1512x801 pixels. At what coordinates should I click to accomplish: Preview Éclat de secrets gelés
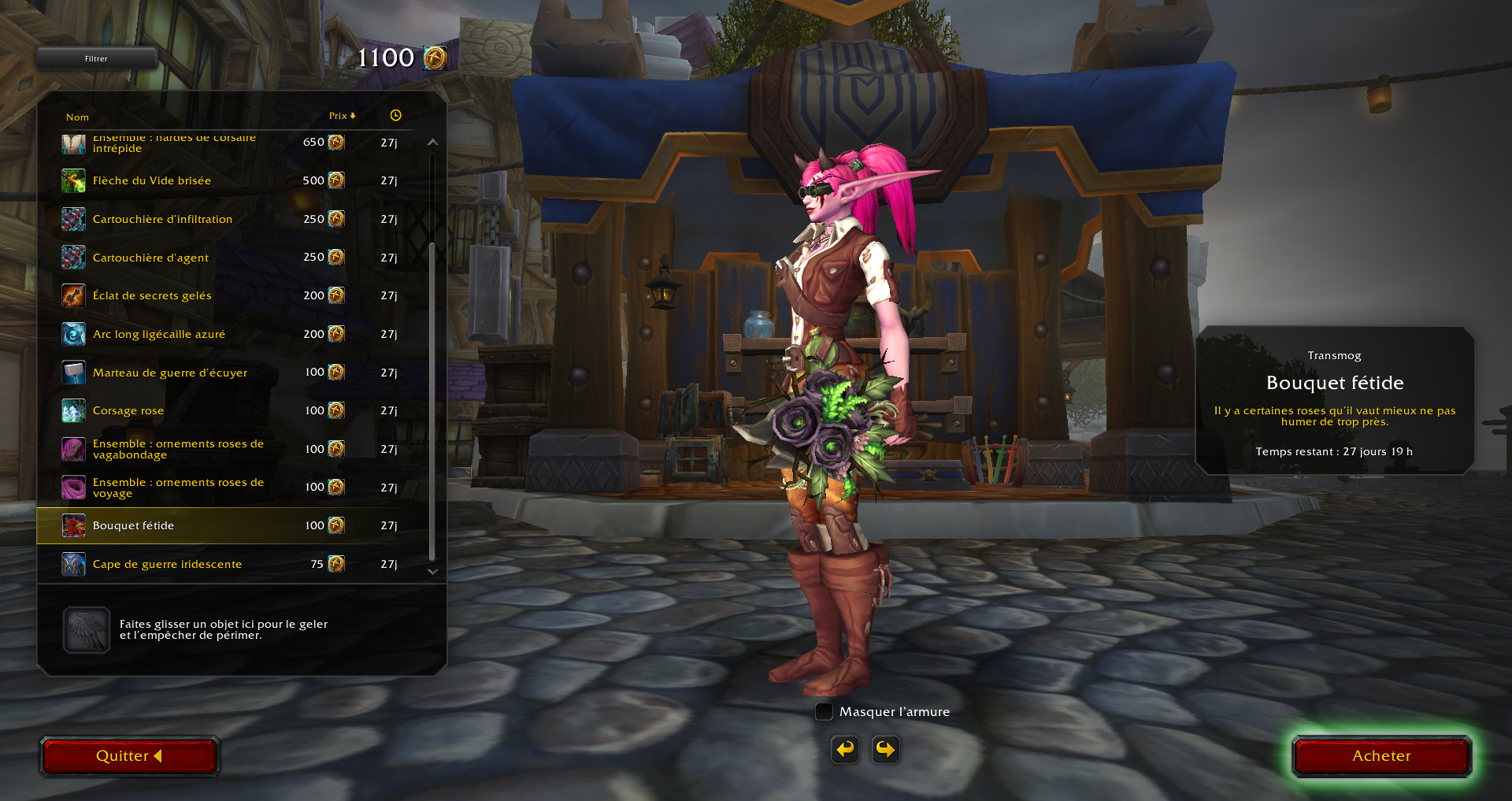152,295
